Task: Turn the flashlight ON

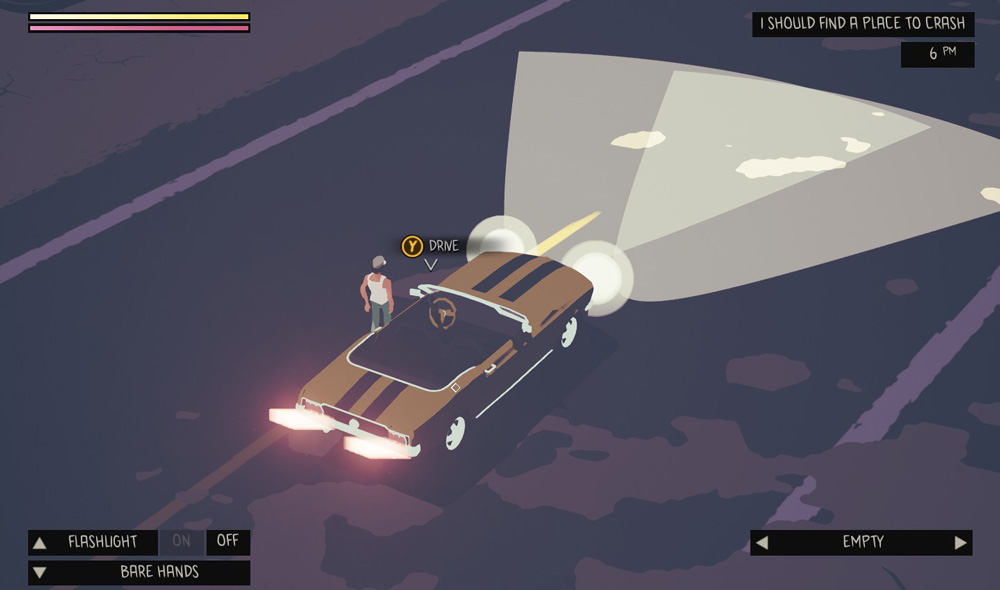Action: [181, 542]
